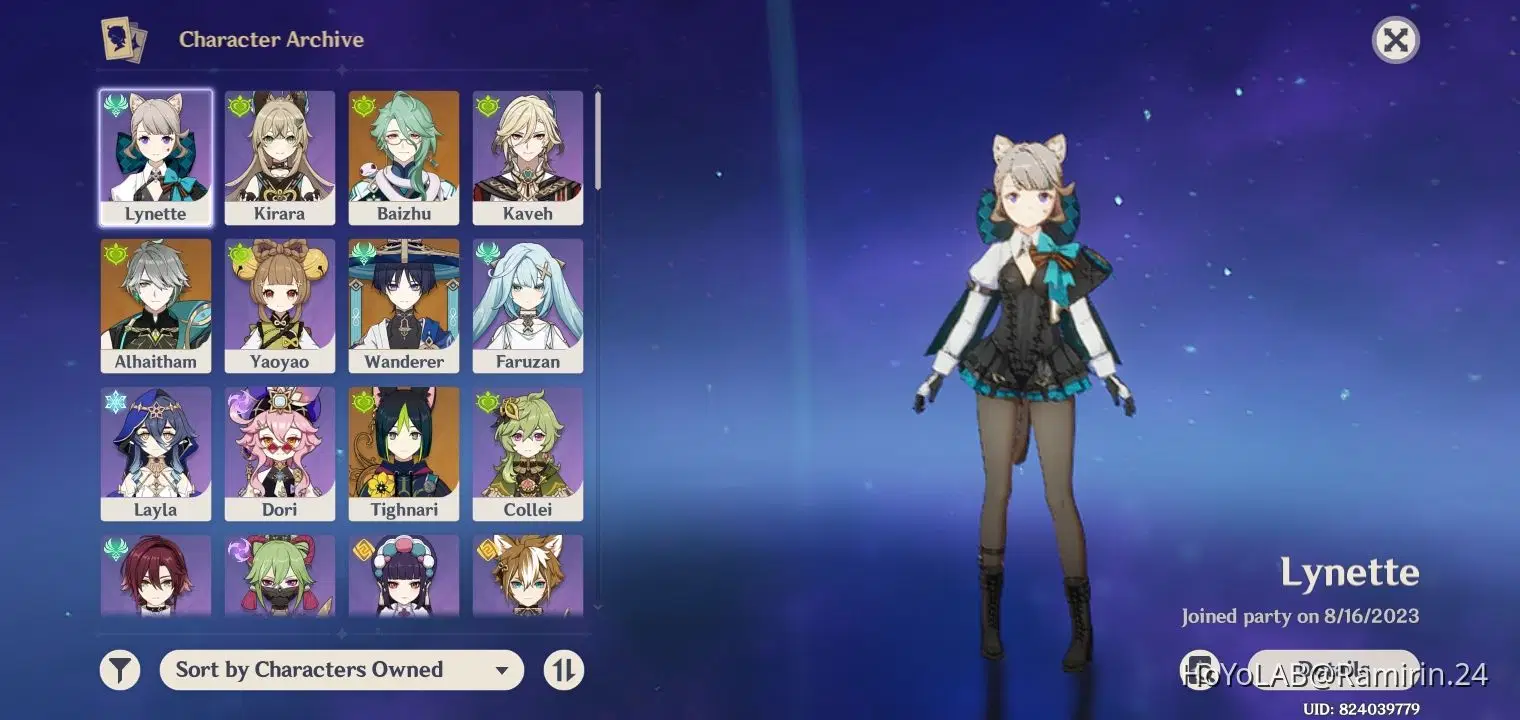The height and width of the screenshot is (720, 1520).
Task: Toggle the sort order arrows
Action: (563, 669)
